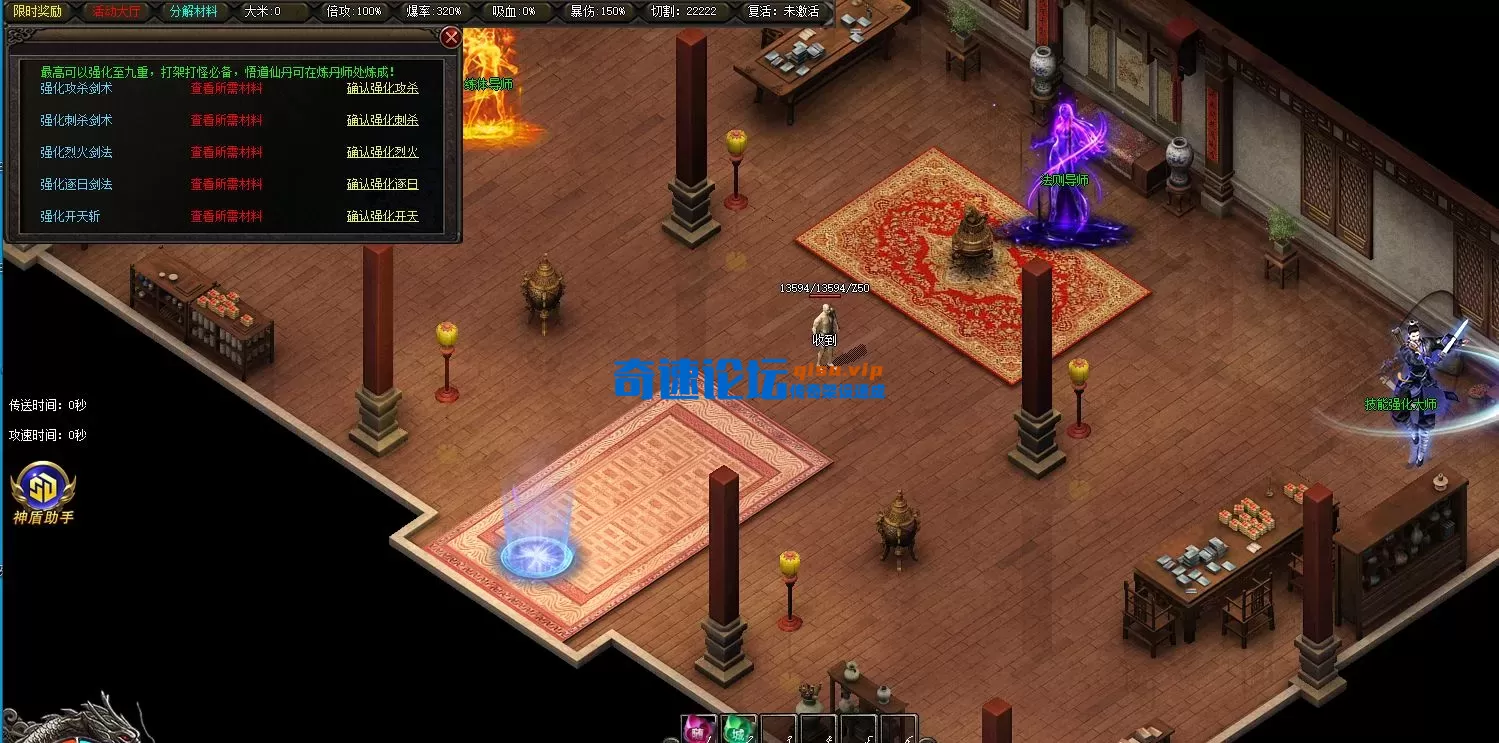Select 强化攻杀剑术 enhancement option
1499x743 pixels.
coord(76,88)
